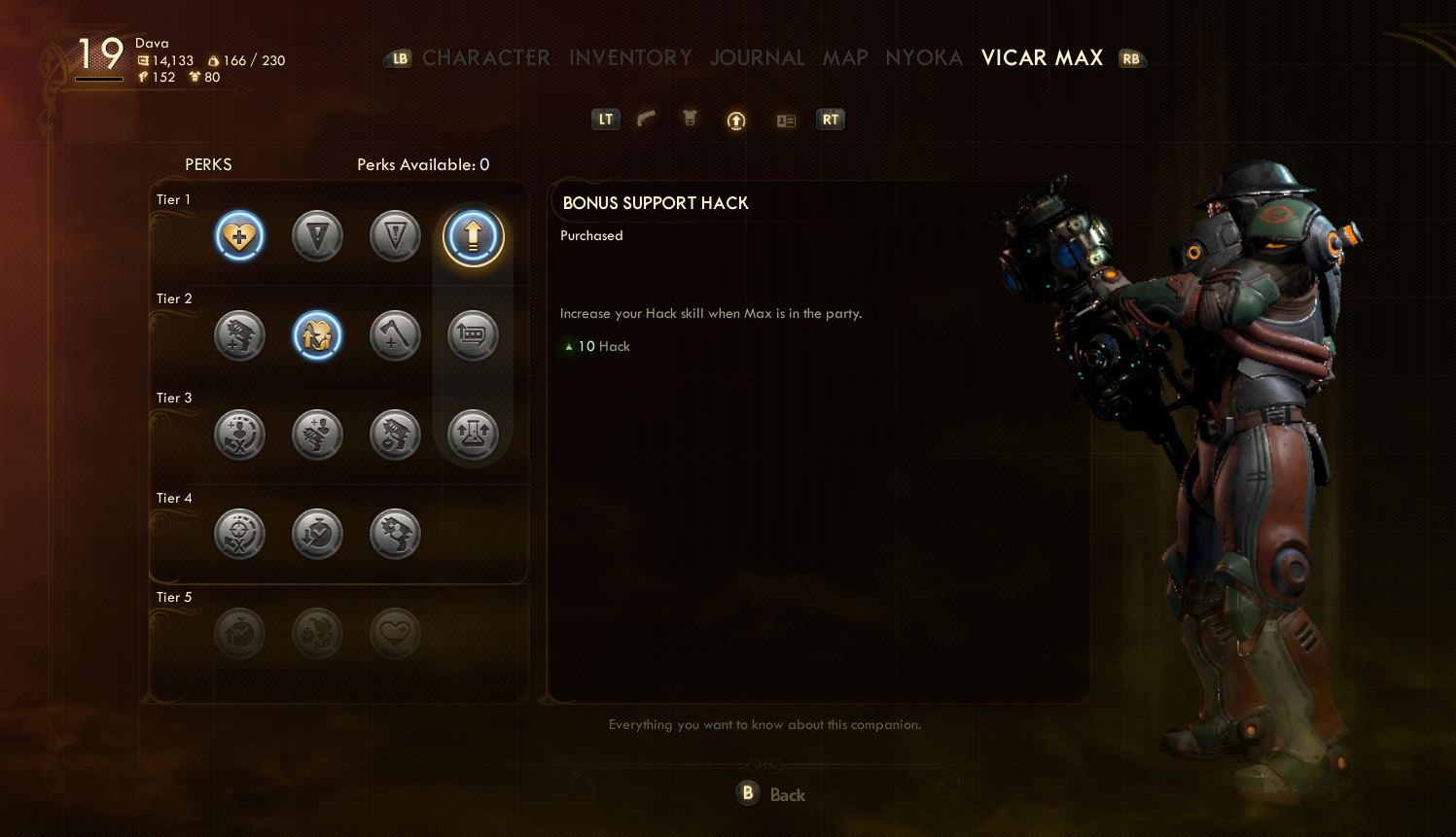Choose the purchased Tier 2 armor perk

(x=317, y=335)
